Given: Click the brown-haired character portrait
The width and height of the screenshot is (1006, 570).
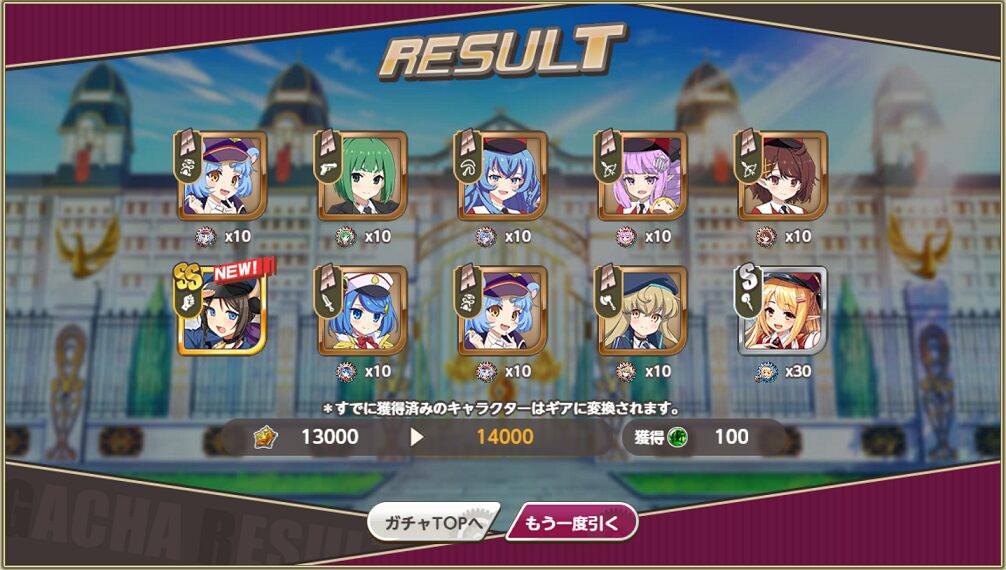Looking at the screenshot, I should (x=782, y=176).
